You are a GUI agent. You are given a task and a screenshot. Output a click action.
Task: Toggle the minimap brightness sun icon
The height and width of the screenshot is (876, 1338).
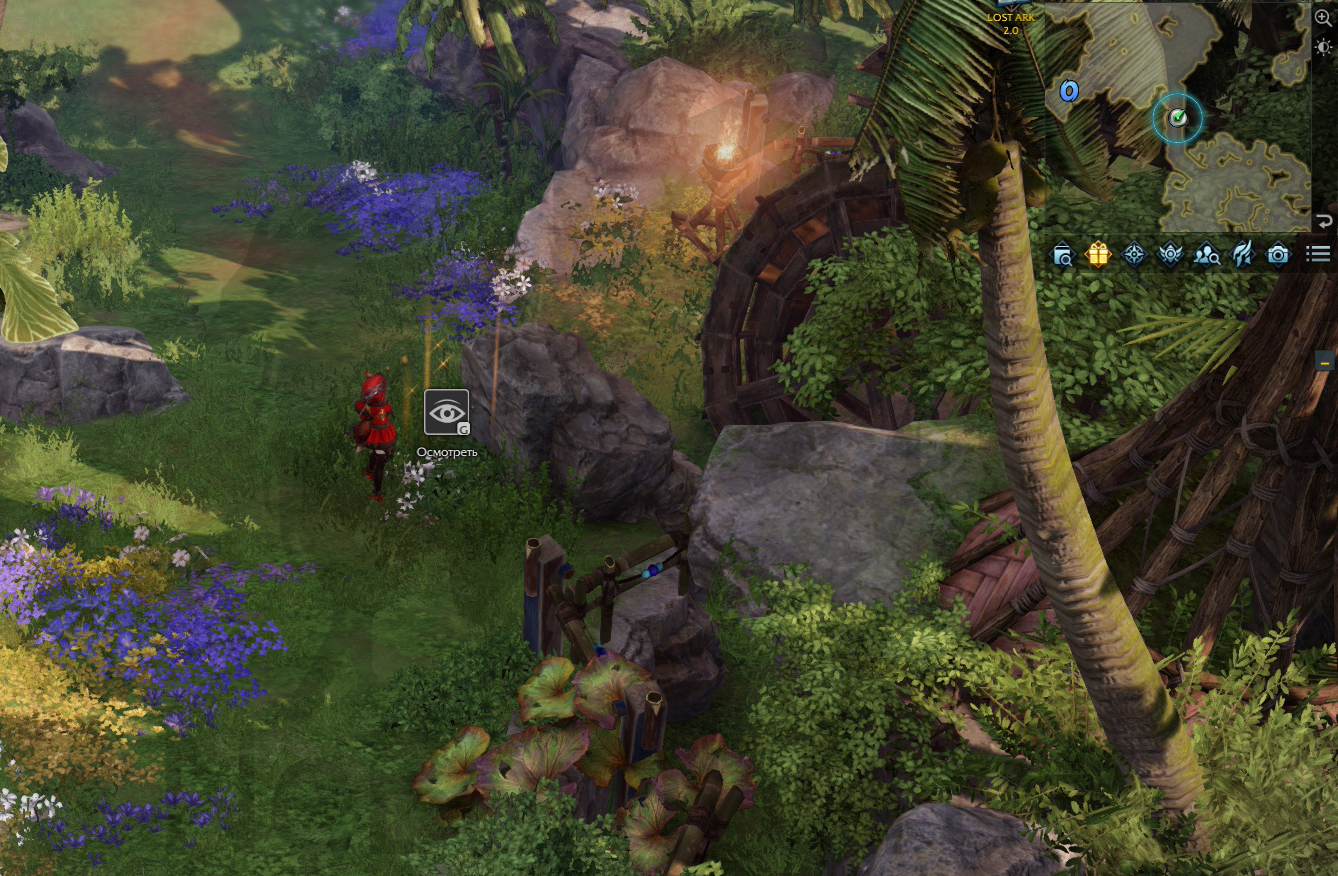(1323, 48)
